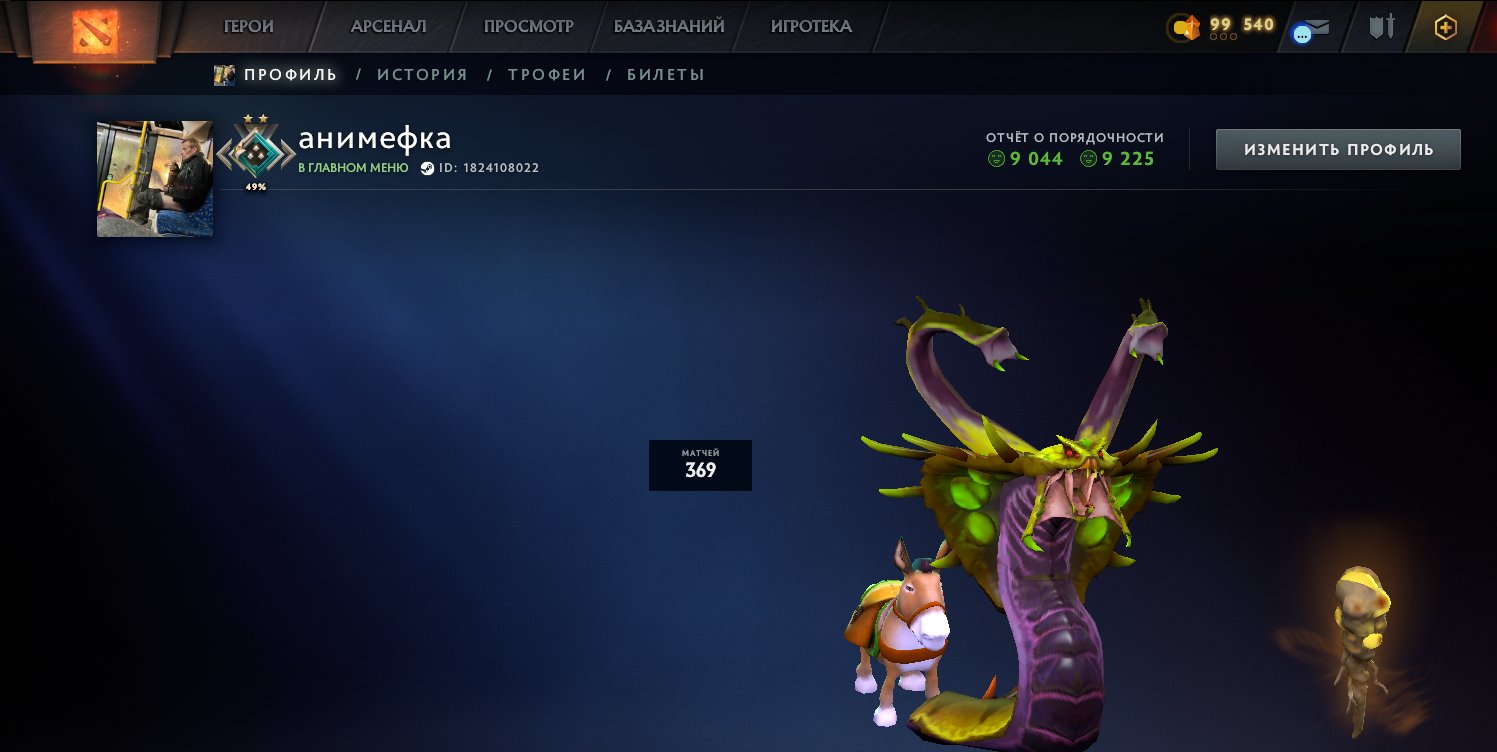Image resolution: width=1497 pixels, height=752 pixels.
Task: Click the МАТЧЕЙ 369 counter
Action: [x=700, y=465]
